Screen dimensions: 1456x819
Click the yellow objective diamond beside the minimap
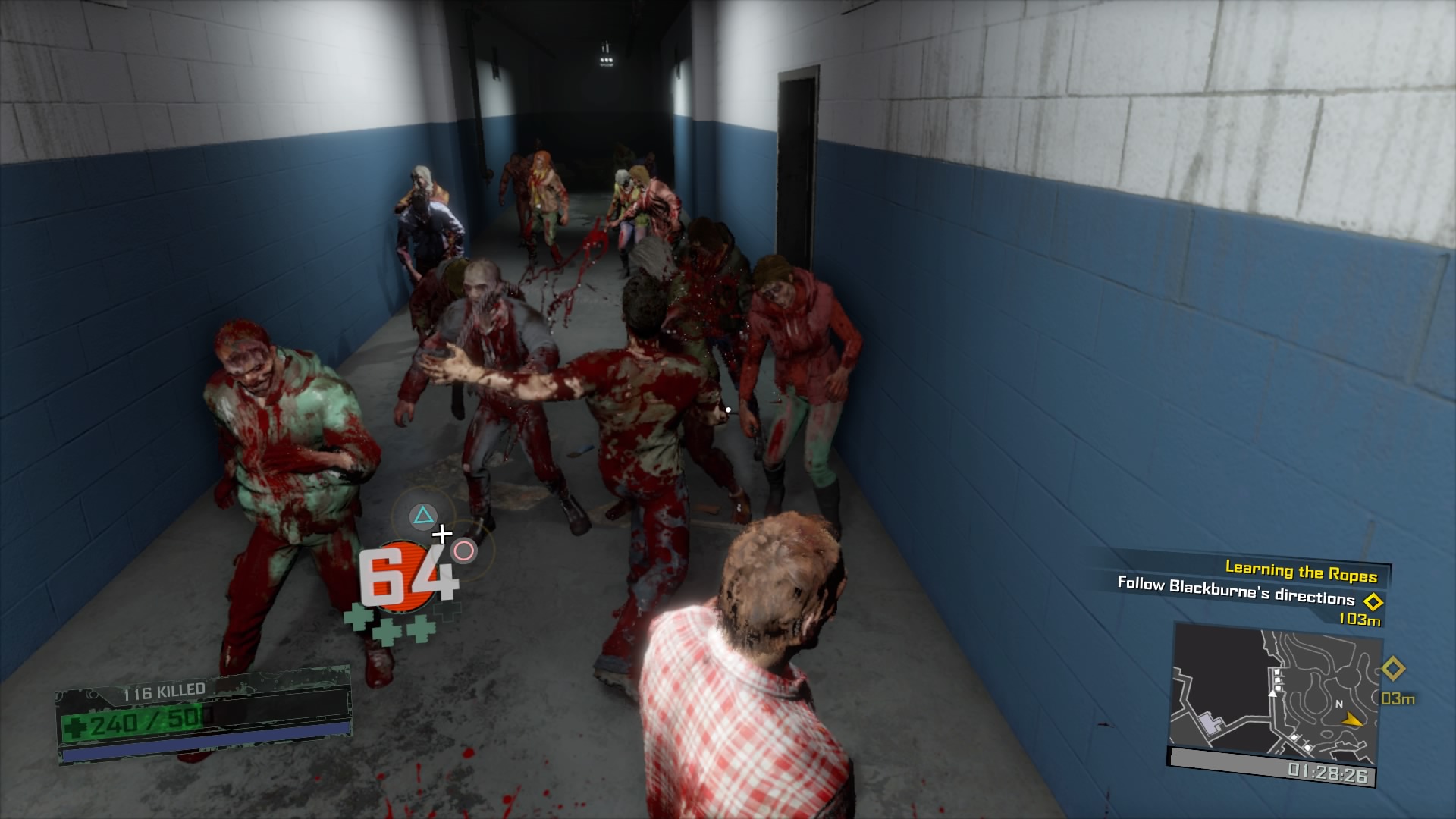click(x=1393, y=669)
